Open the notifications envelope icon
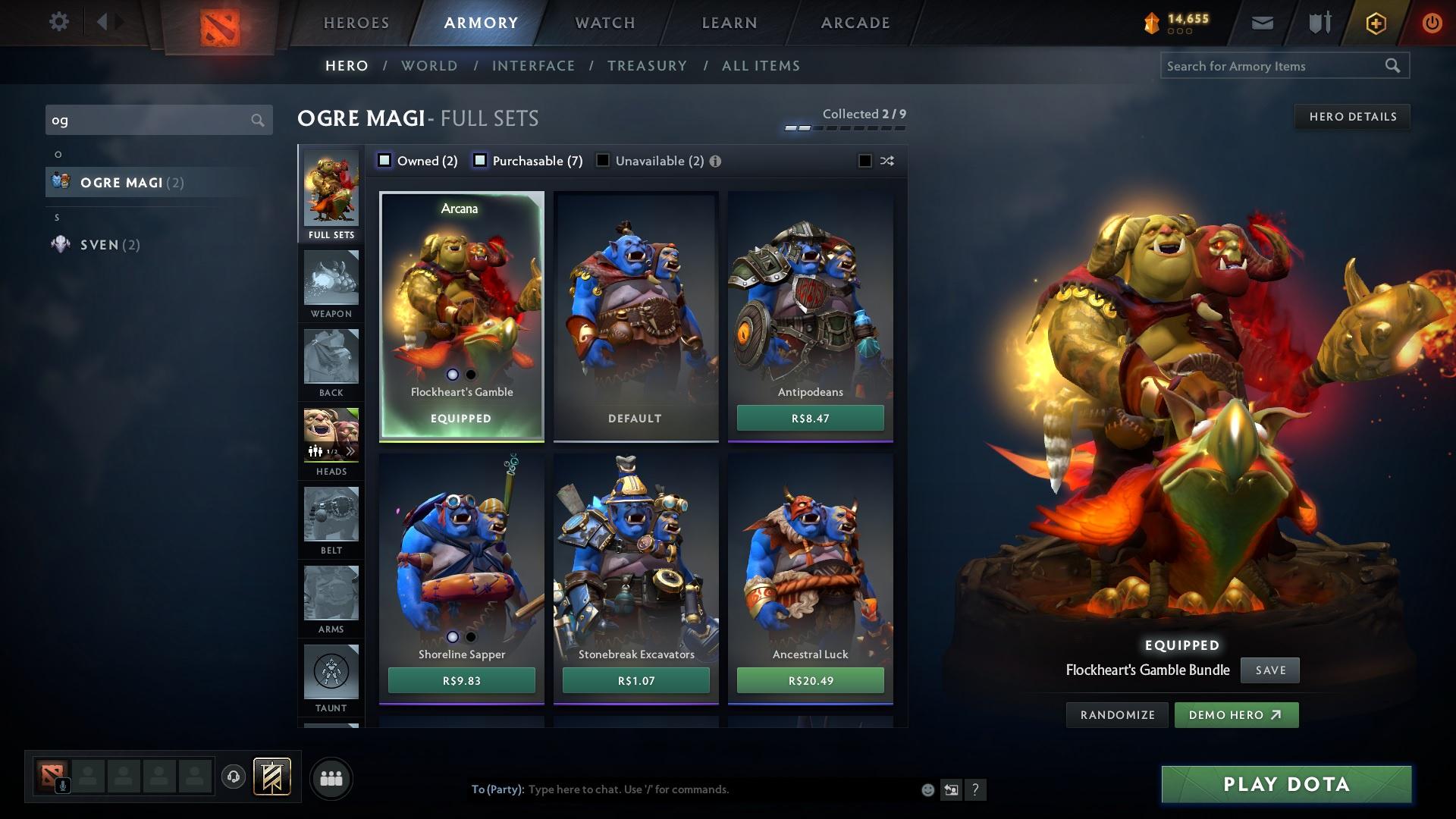 click(x=1262, y=22)
